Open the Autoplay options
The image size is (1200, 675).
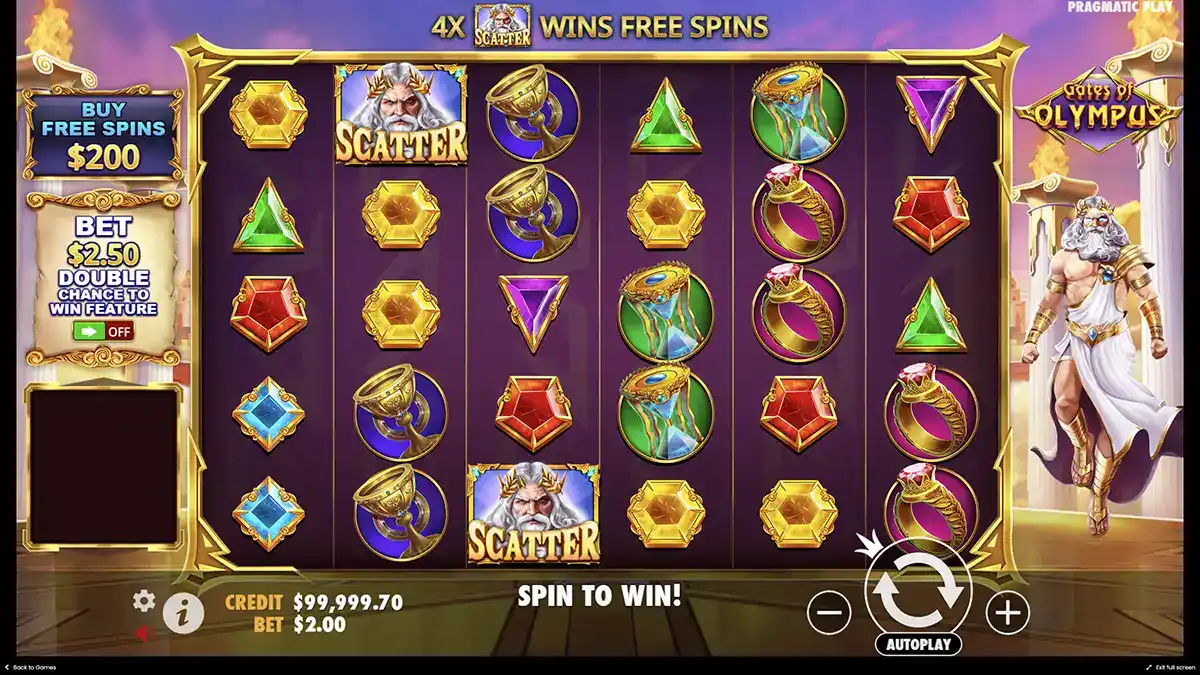[917, 644]
